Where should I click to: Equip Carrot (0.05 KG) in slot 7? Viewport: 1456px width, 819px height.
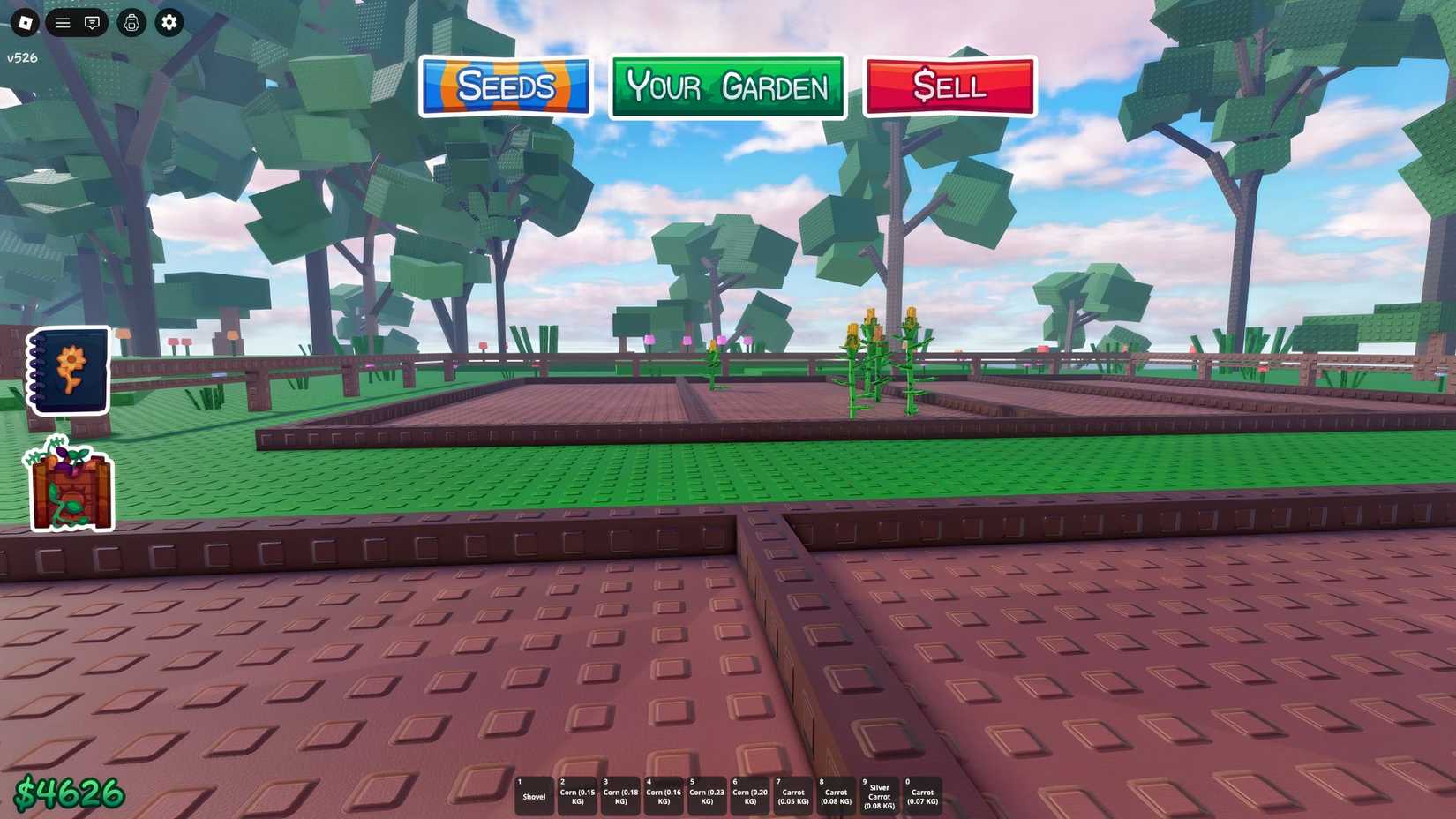[793, 793]
